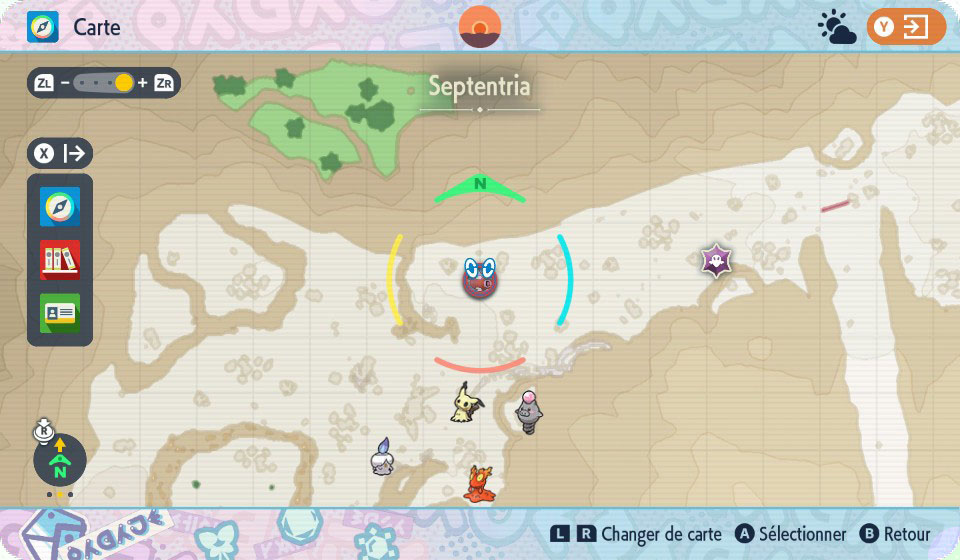Click the map zoom slider
Screen dimensions: 960x560
104,83
